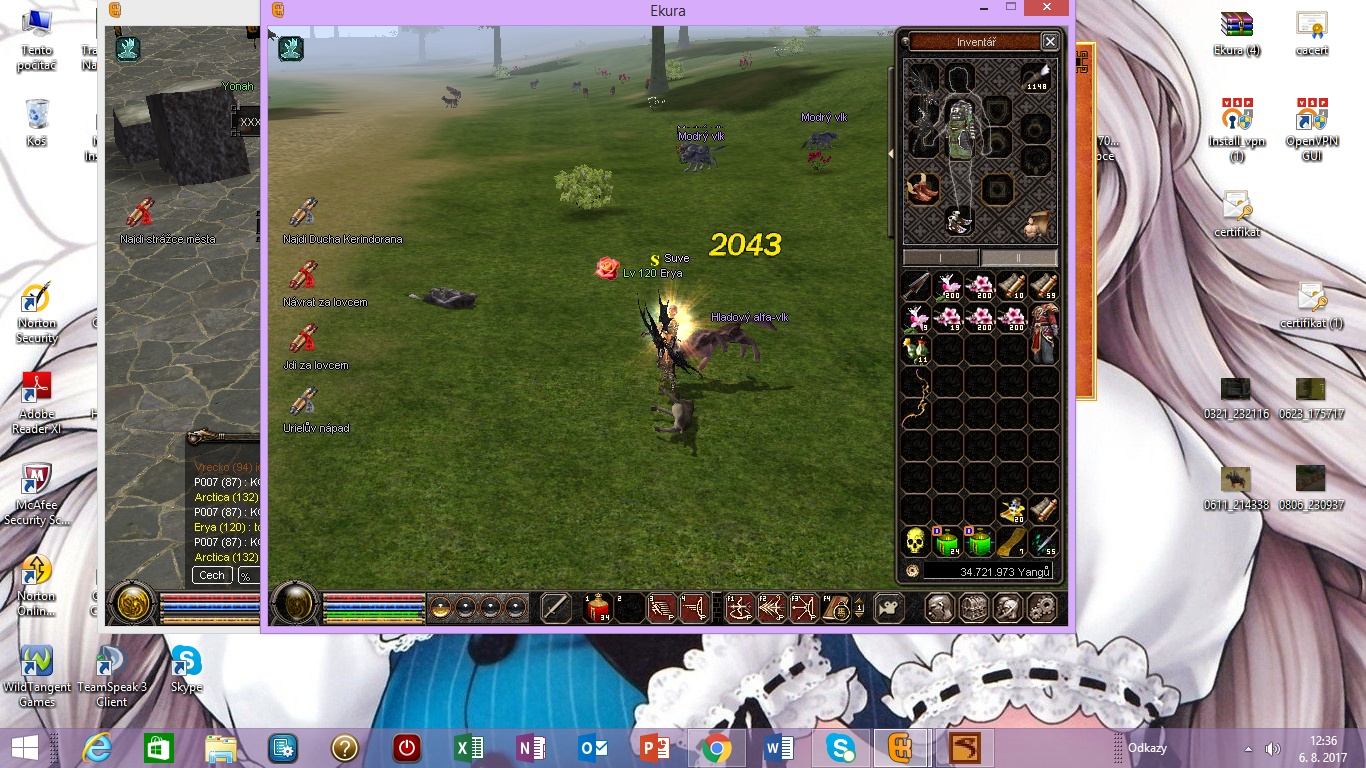1366x768 pixels.
Task: Activate the F1 bow skill
Action: click(739, 608)
